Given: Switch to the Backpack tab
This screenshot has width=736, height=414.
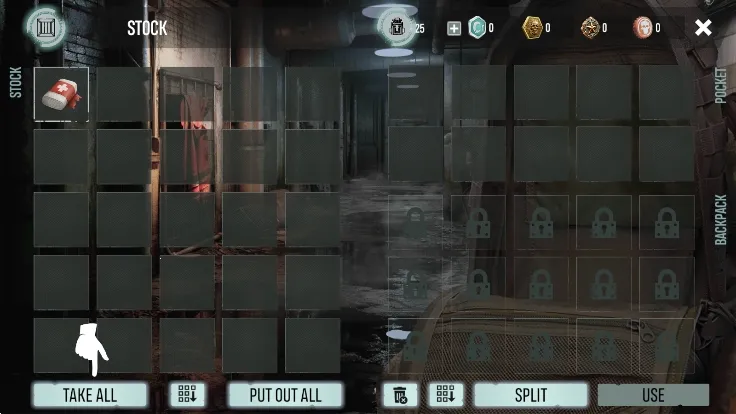Looking at the screenshot, I should point(722,220).
